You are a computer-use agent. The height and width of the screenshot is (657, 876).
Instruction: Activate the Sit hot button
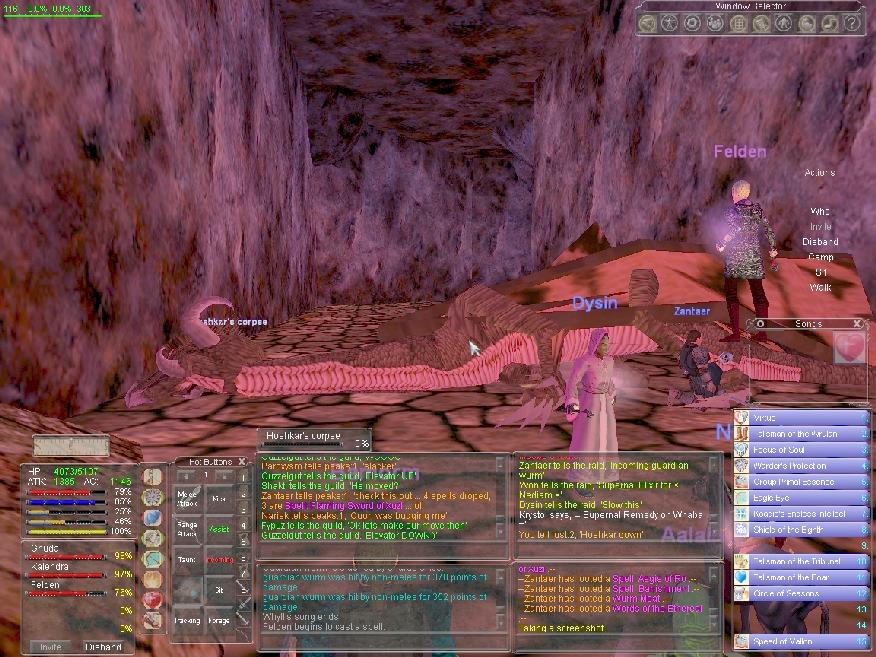pos(219,590)
